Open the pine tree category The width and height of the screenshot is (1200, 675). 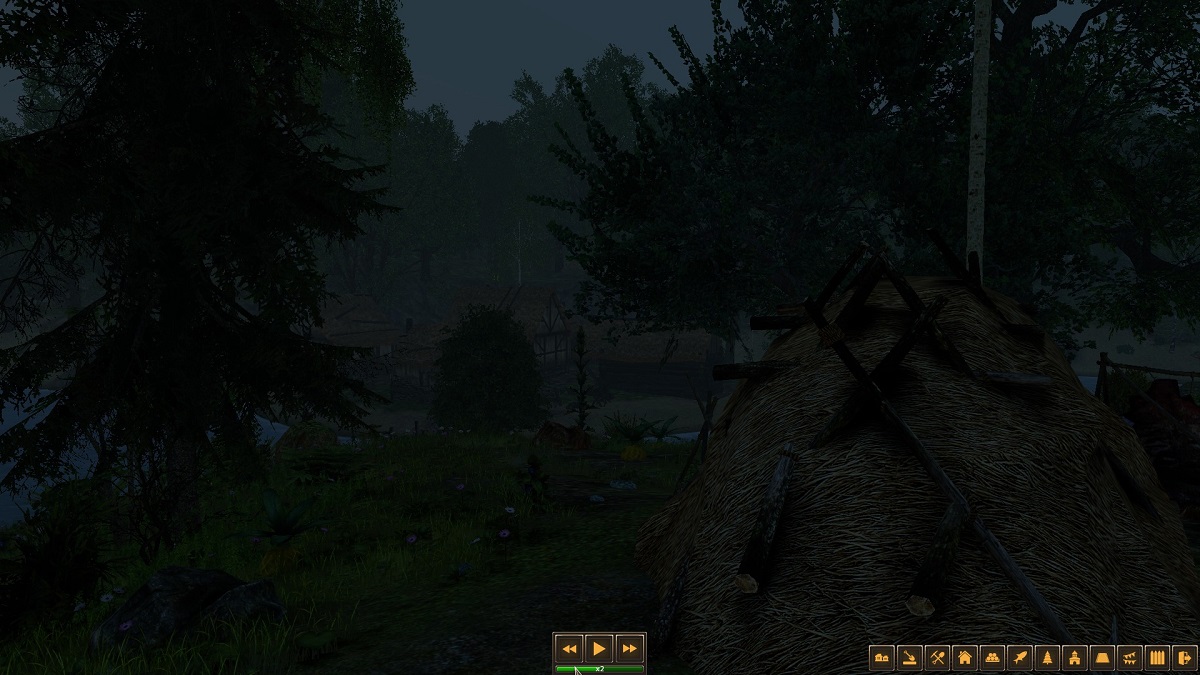1047,658
